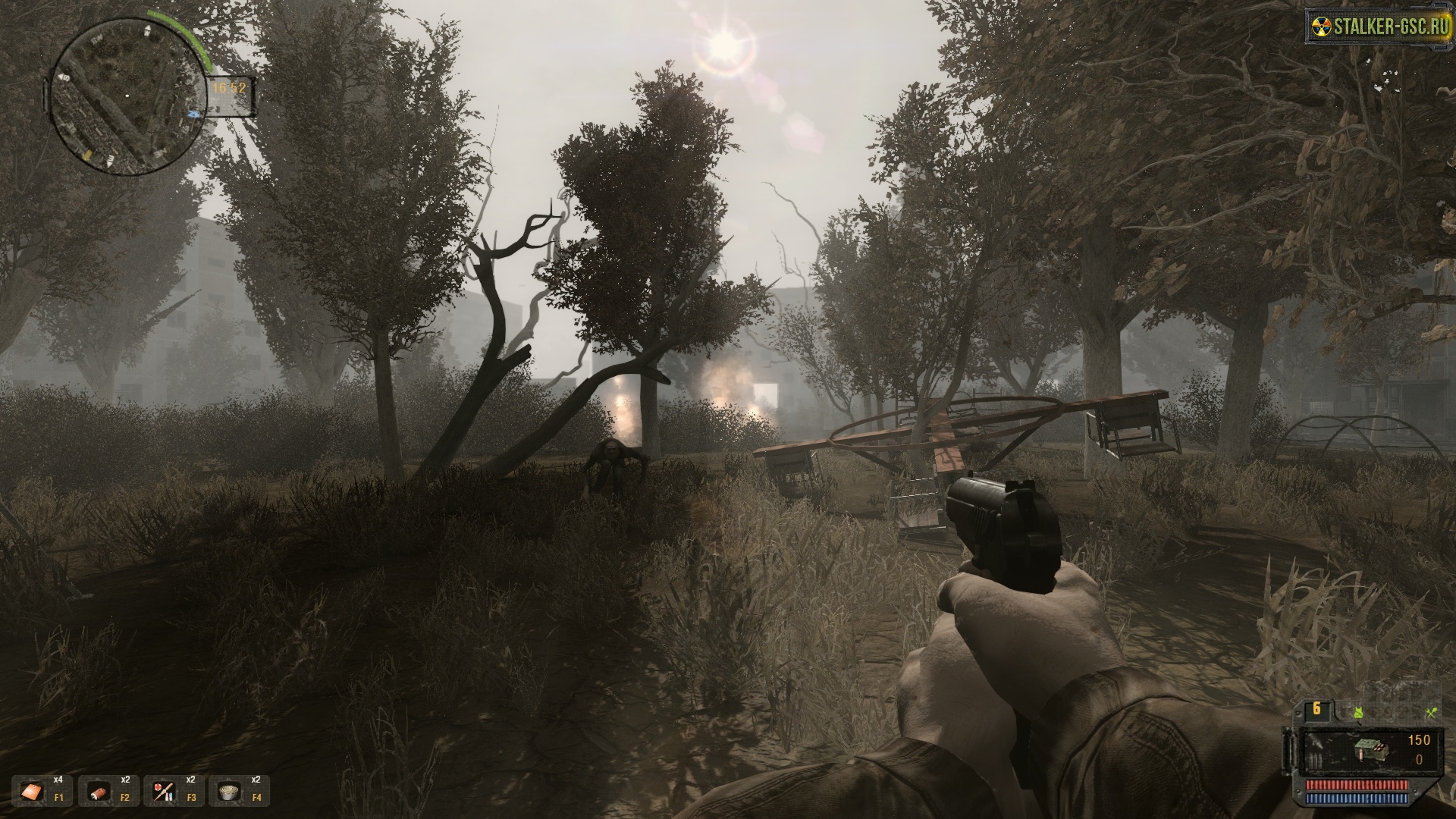The image size is (1456, 819).
Task: Click the green ammo box icon
Action: coord(1370,751)
